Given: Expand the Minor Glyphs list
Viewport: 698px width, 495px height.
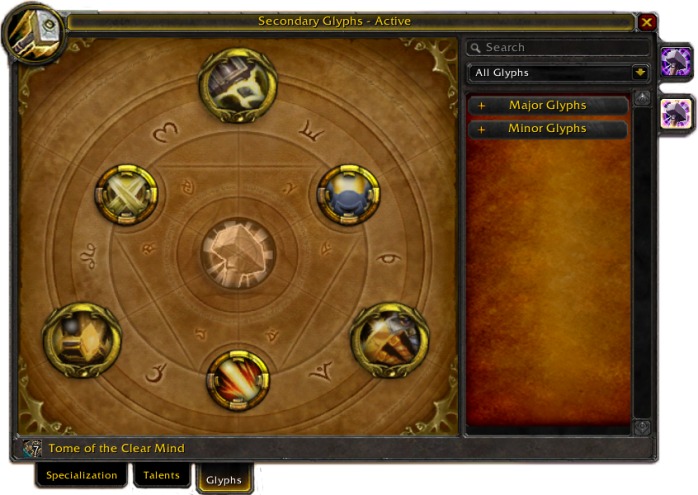Looking at the screenshot, I should 547,128.
